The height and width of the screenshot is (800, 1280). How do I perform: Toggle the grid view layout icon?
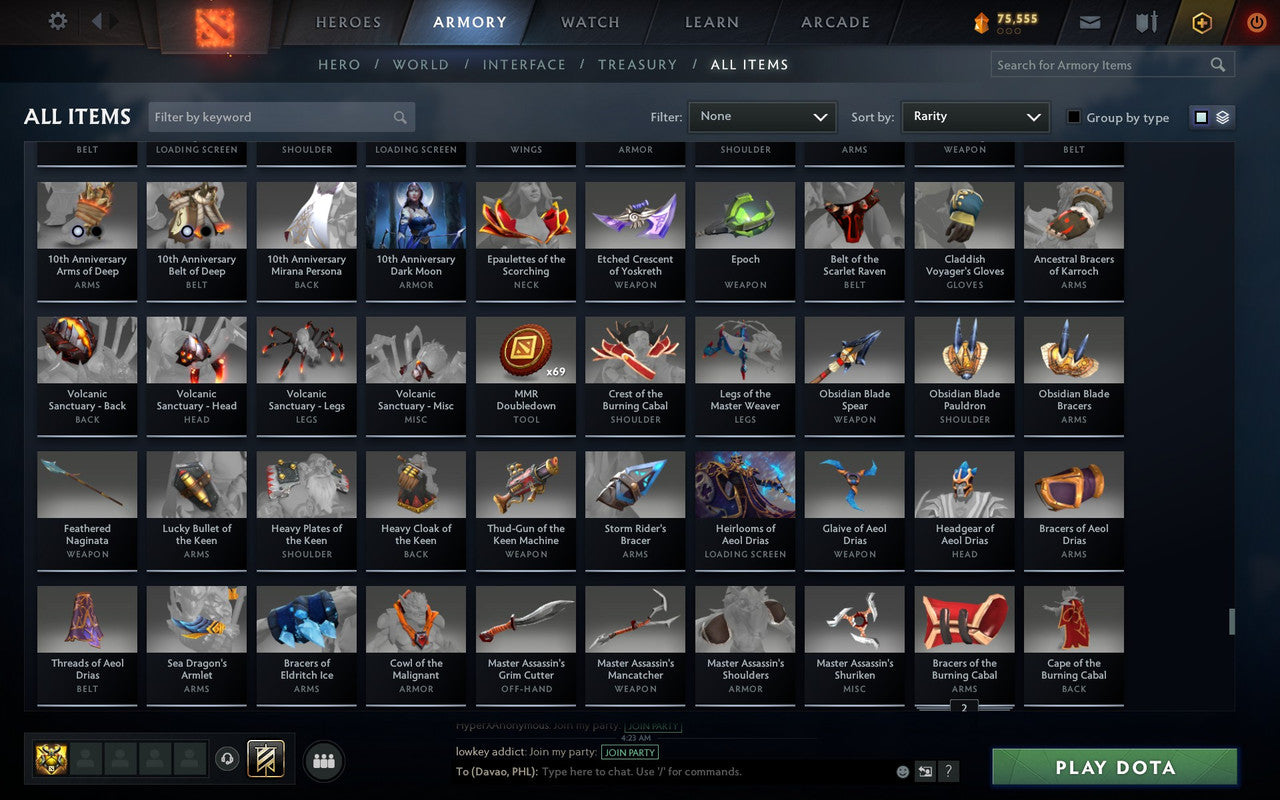click(1200, 116)
